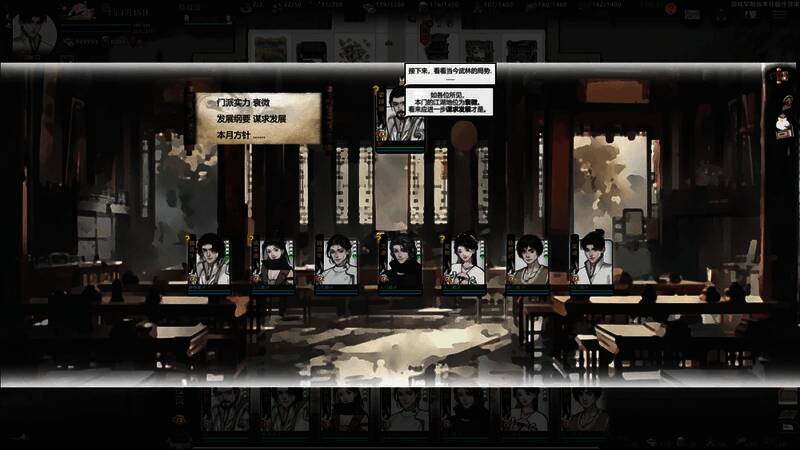
Task: Select the topknot disciple card at the row's end
Action: point(591,262)
